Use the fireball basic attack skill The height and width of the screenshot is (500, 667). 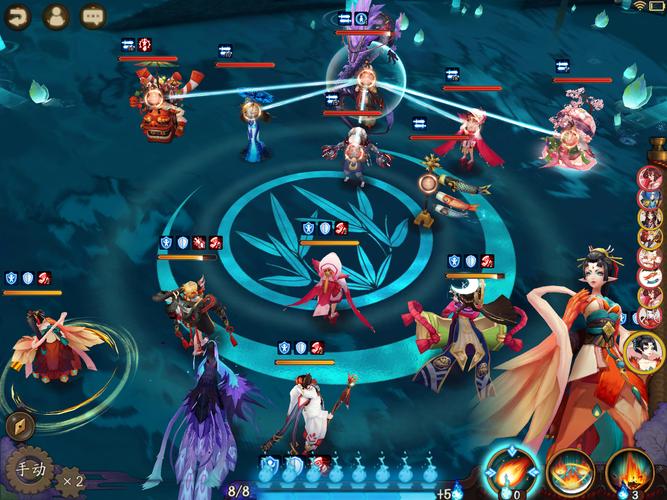click(x=509, y=469)
